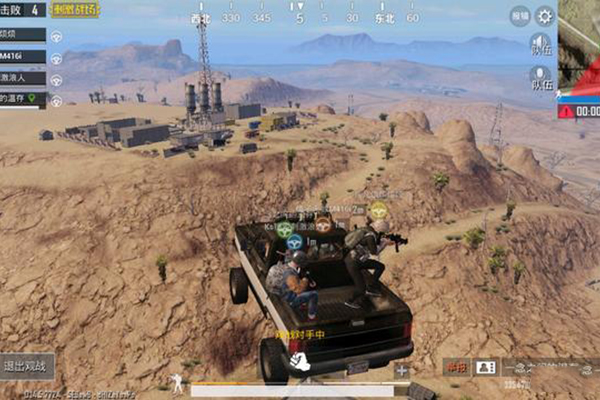The height and width of the screenshot is (400, 600).
Task: Select teammate 流浪人 in the squad list
Action: click(x=22, y=78)
